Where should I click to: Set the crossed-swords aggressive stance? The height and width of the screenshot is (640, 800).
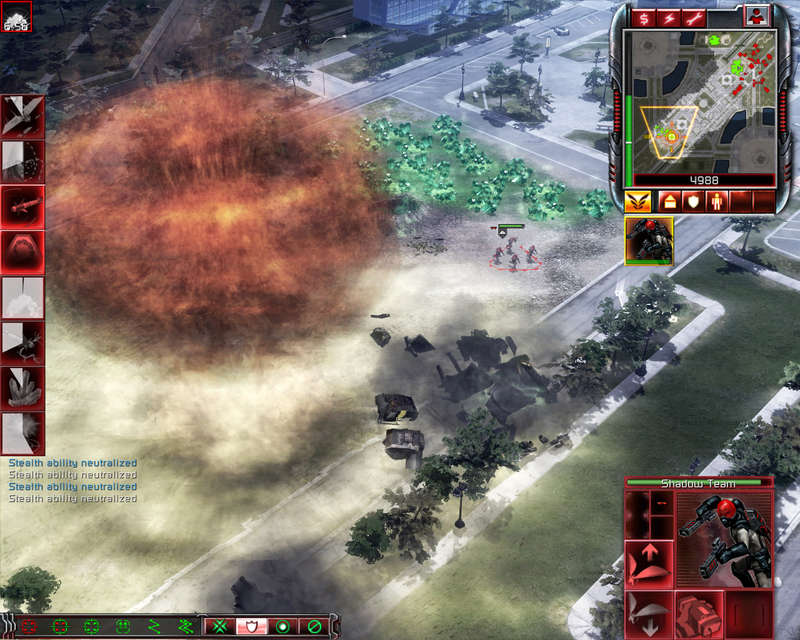[x=217, y=627]
